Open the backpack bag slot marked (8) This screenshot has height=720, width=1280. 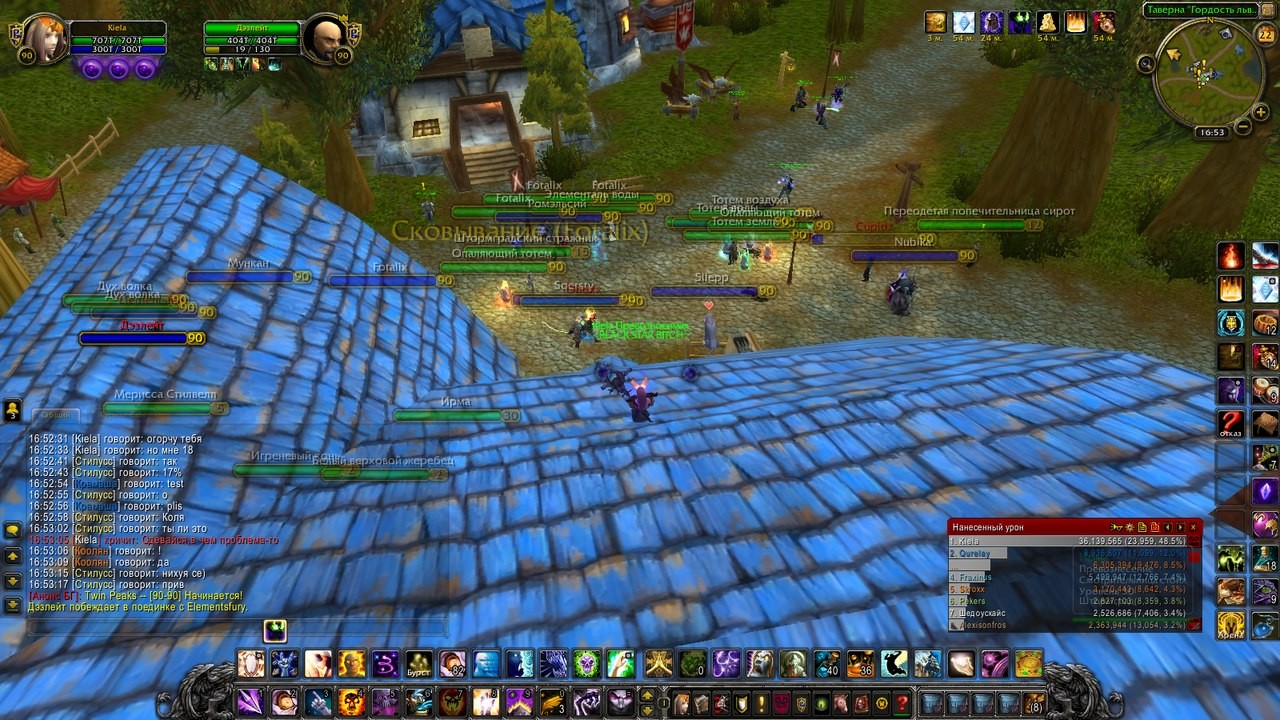pos(1033,703)
